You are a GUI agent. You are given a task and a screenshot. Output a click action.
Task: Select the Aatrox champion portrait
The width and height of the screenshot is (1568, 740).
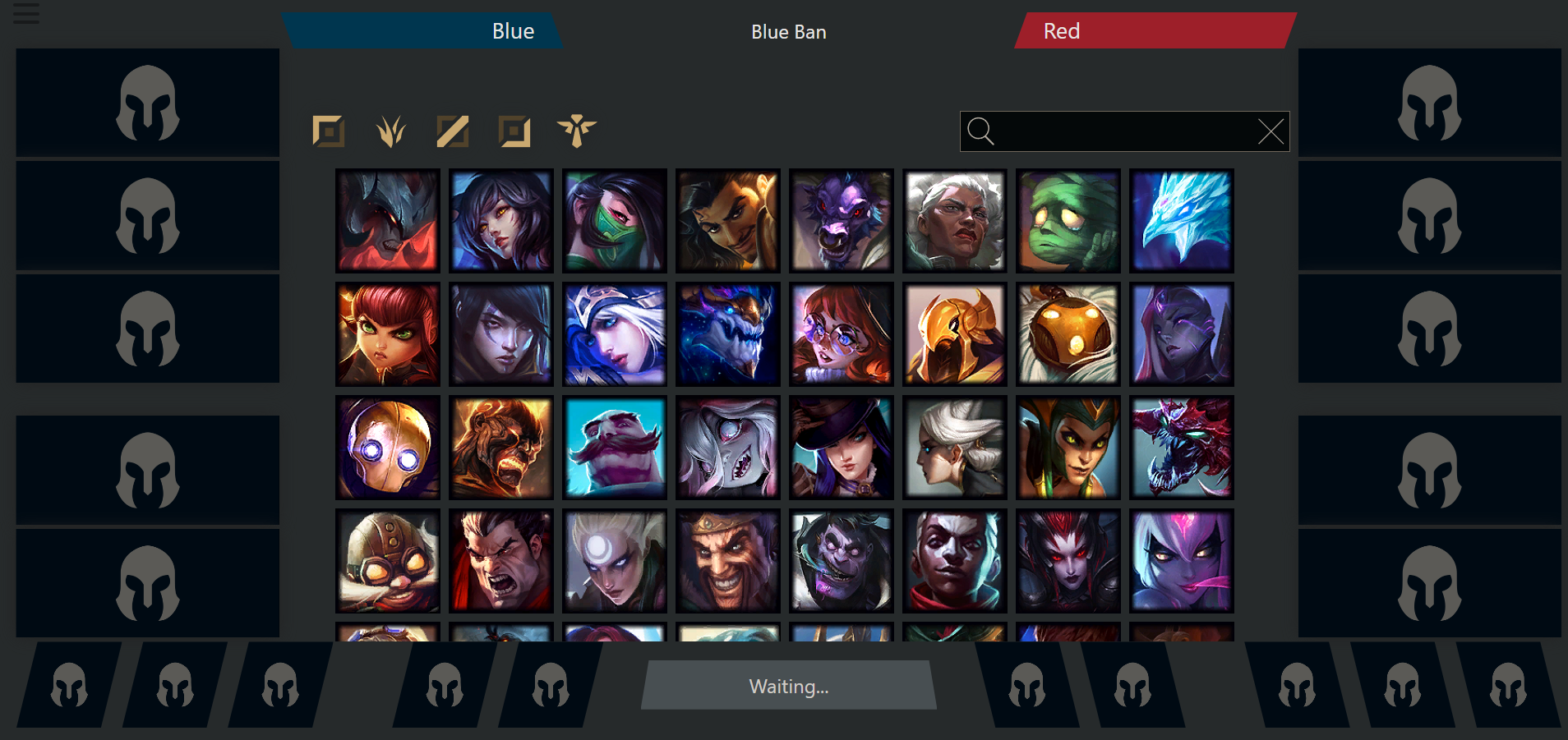pyautogui.click(x=387, y=220)
